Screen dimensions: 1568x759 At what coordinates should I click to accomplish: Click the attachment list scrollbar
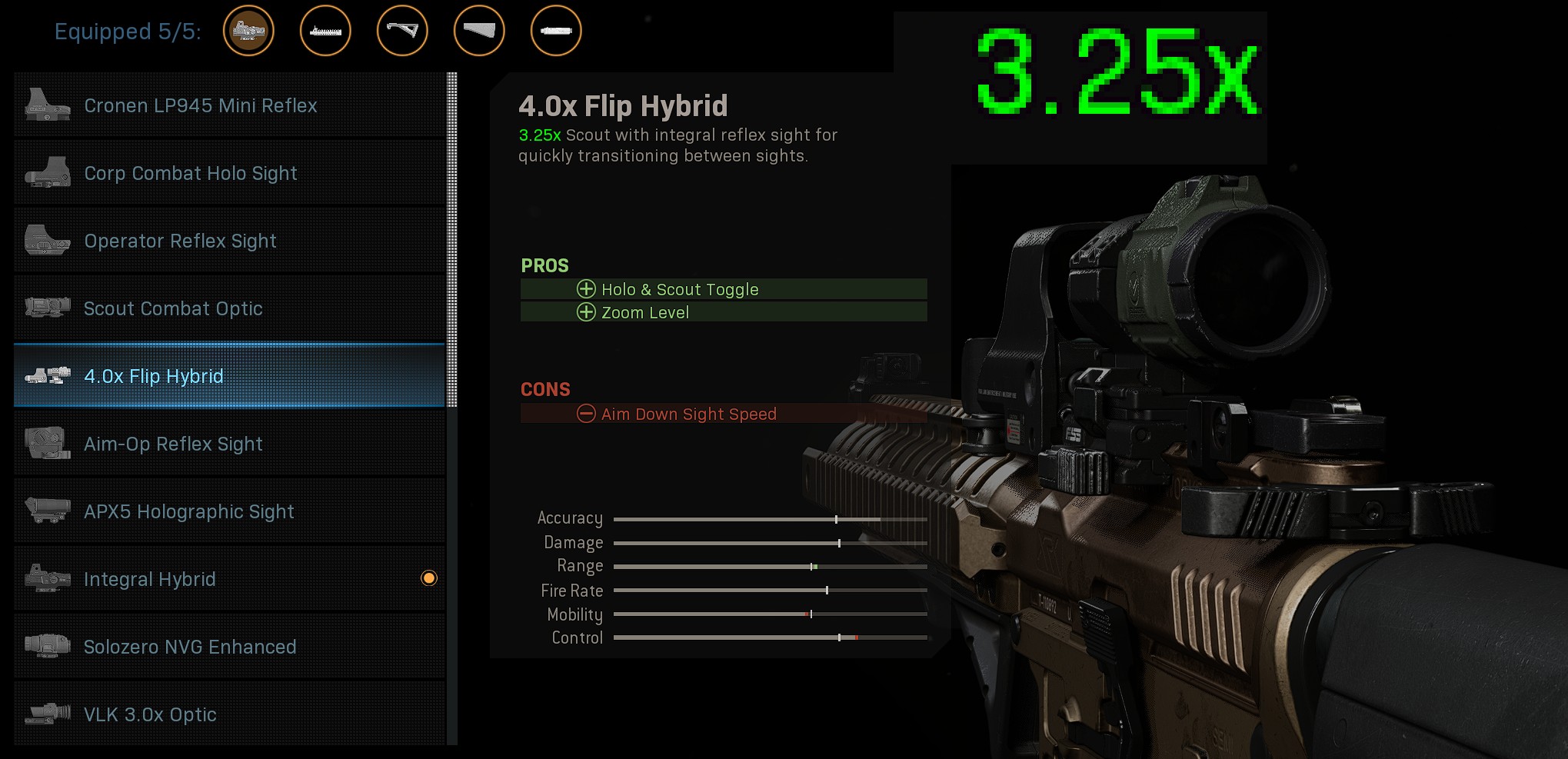click(x=452, y=239)
